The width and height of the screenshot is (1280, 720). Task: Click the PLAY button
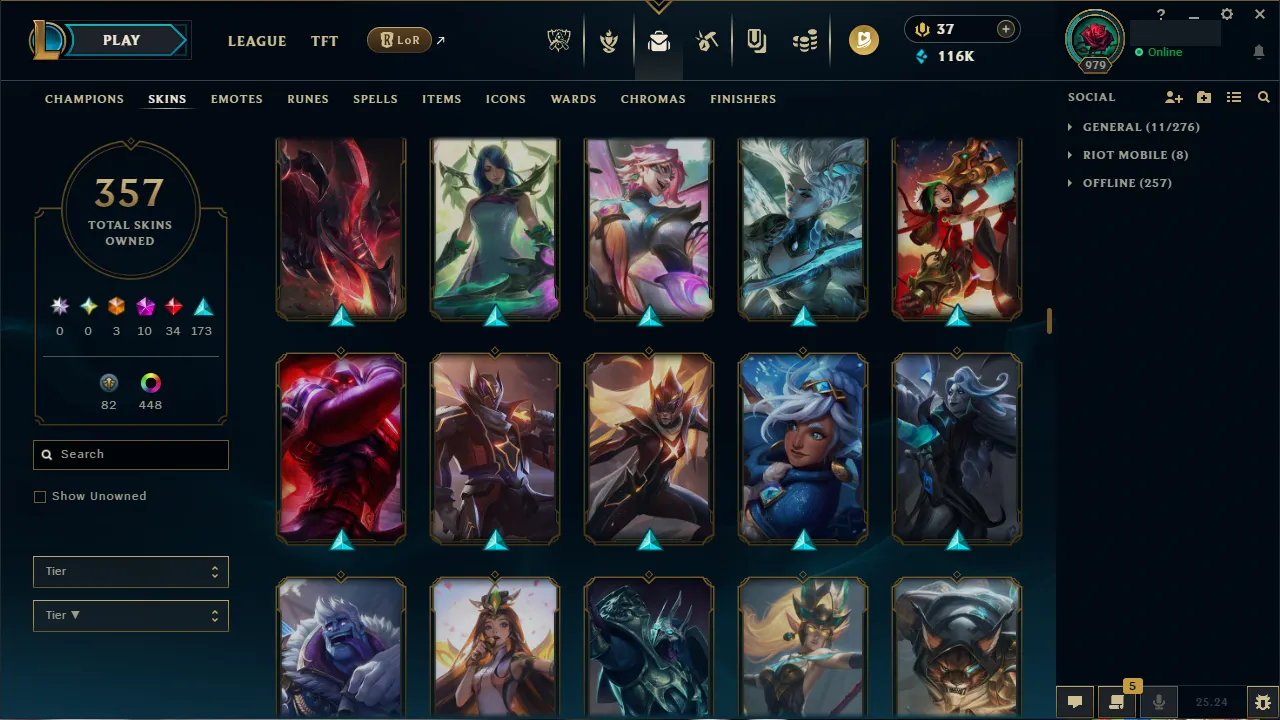pyautogui.click(x=121, y=40)
